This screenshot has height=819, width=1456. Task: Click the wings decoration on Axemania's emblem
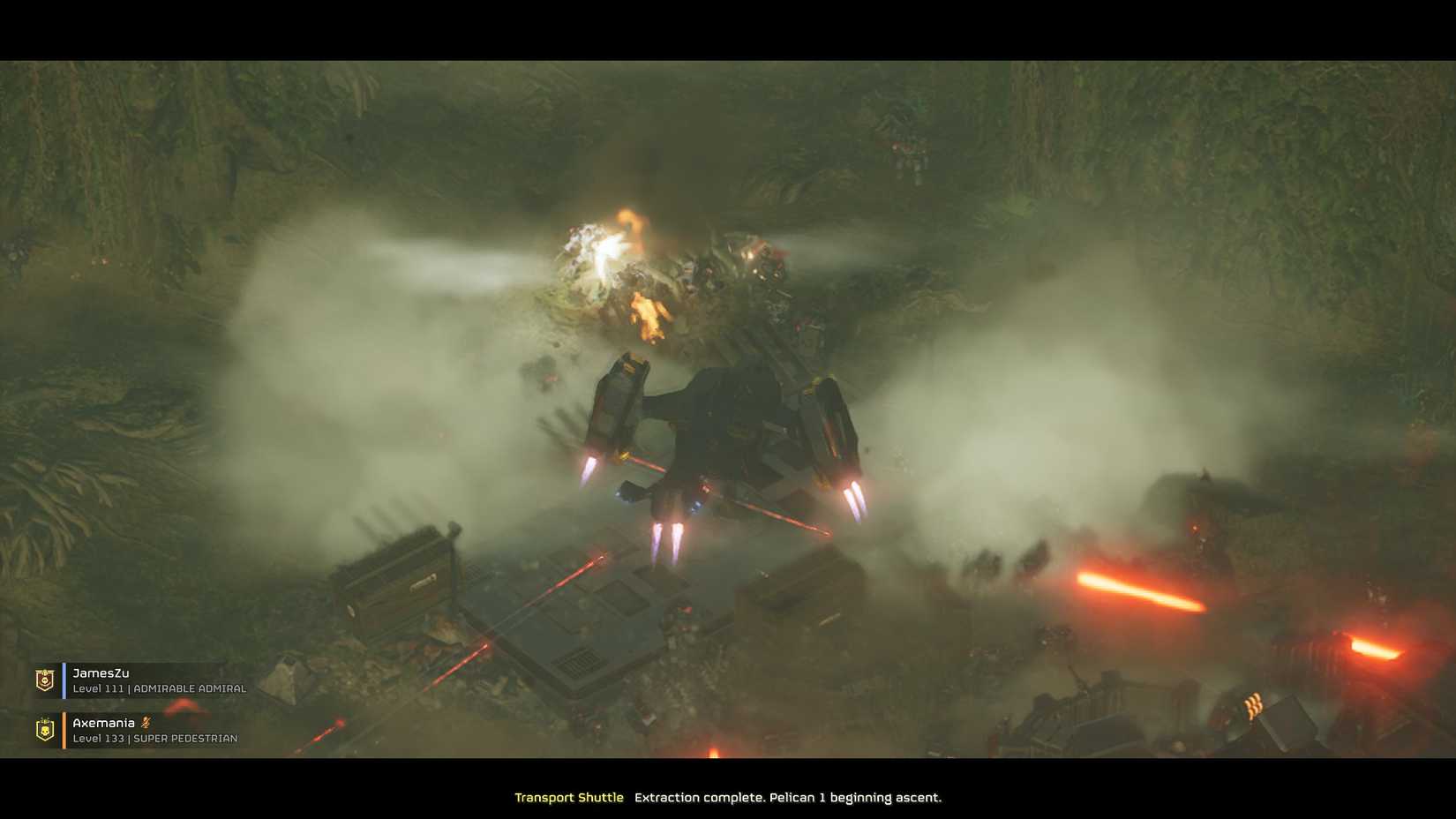[43, 719]
